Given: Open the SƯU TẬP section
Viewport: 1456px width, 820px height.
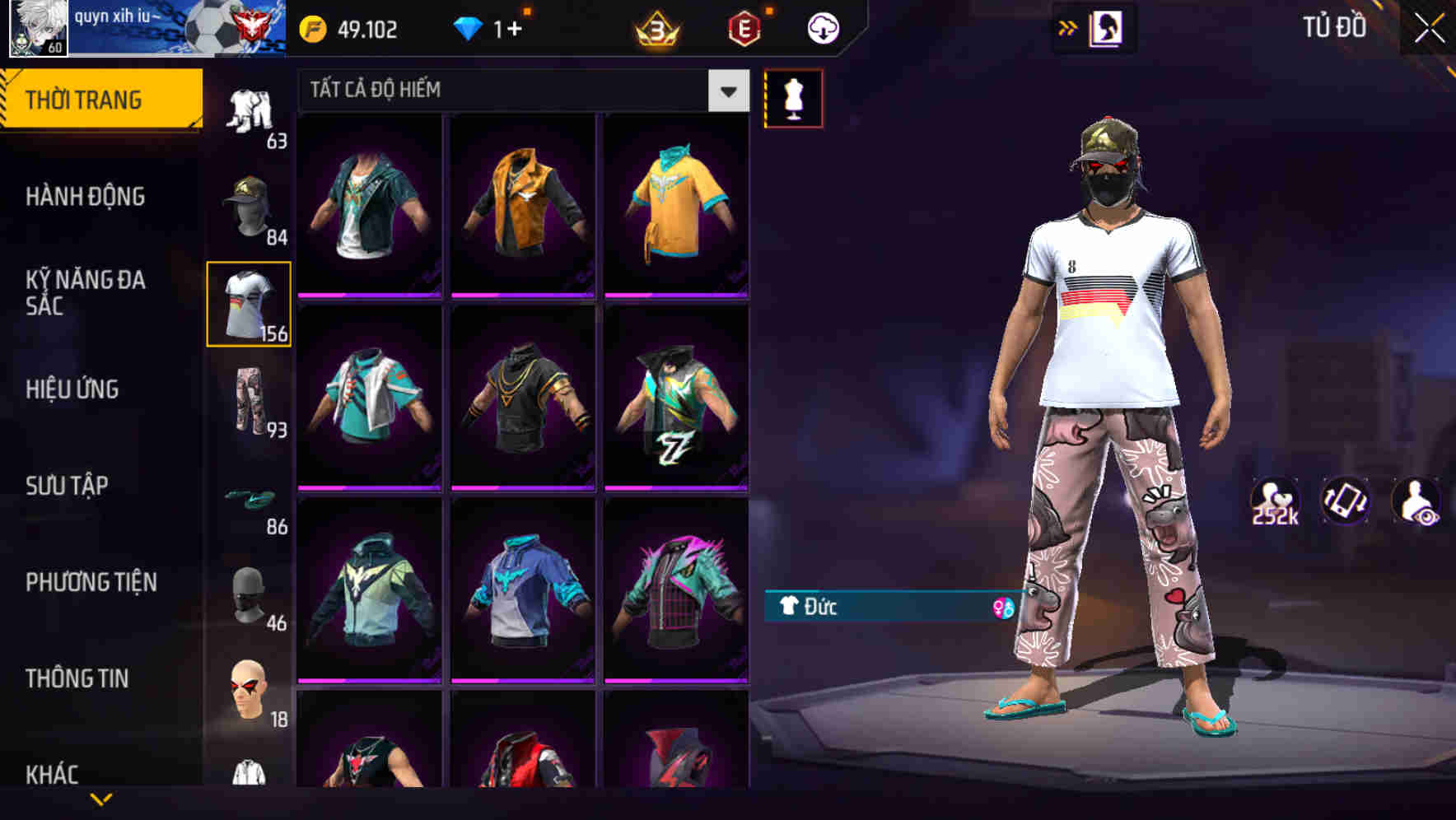Looking at the screenshot, I should click(69, 486).
